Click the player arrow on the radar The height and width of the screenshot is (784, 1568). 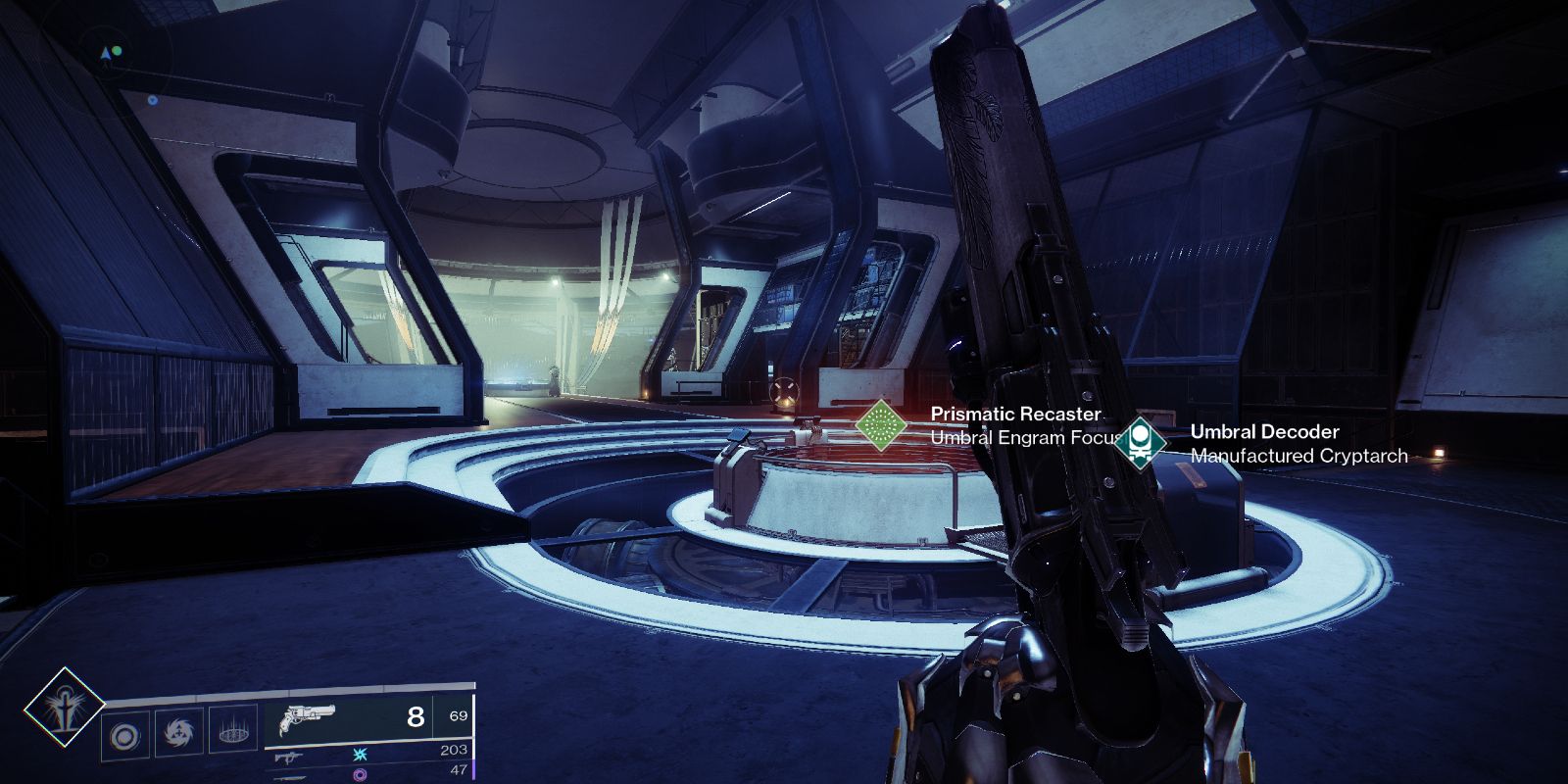point(106,54)
